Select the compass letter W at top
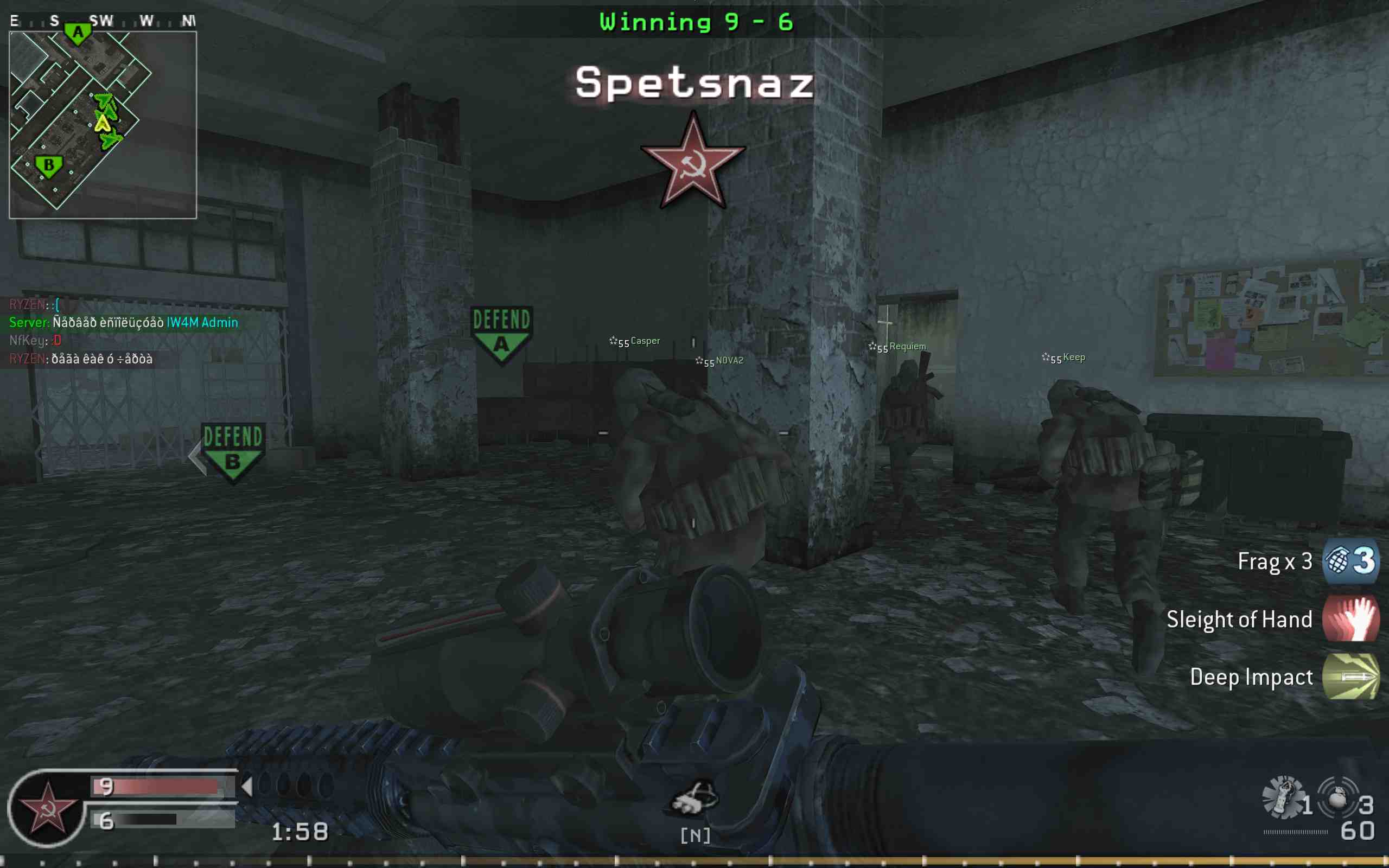 [146, 20]
